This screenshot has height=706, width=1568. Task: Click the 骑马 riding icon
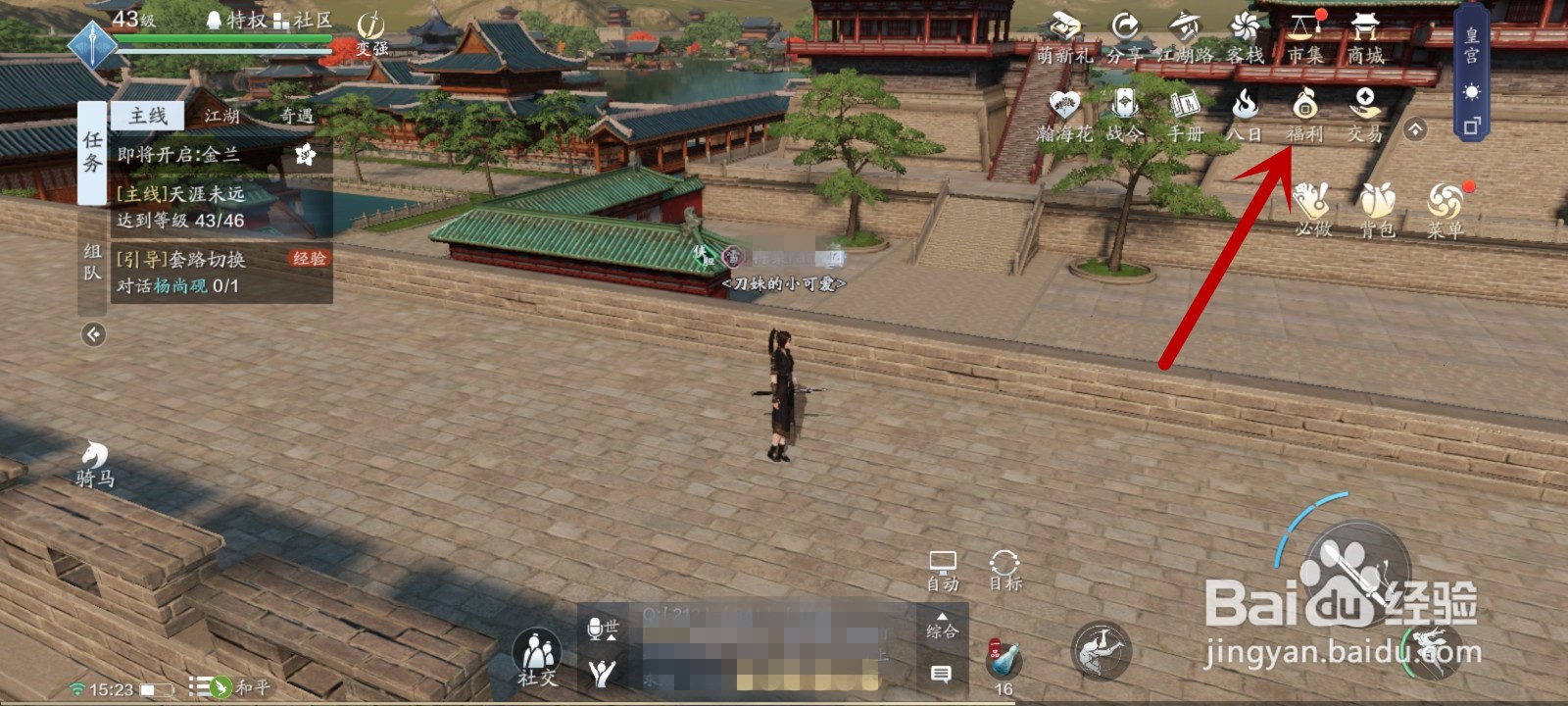pyautogui.click(x=91, y=461)
